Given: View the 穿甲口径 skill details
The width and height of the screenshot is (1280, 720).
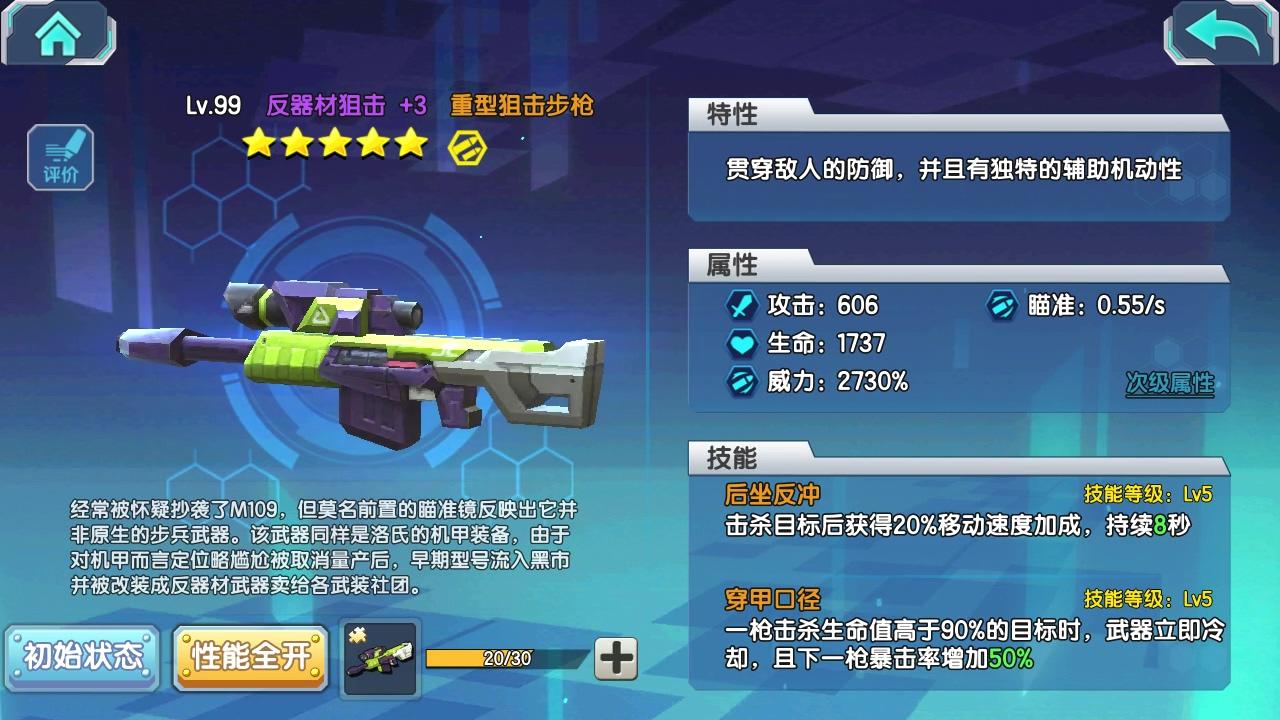Looking at the screenshot, I should click(772, 599).
